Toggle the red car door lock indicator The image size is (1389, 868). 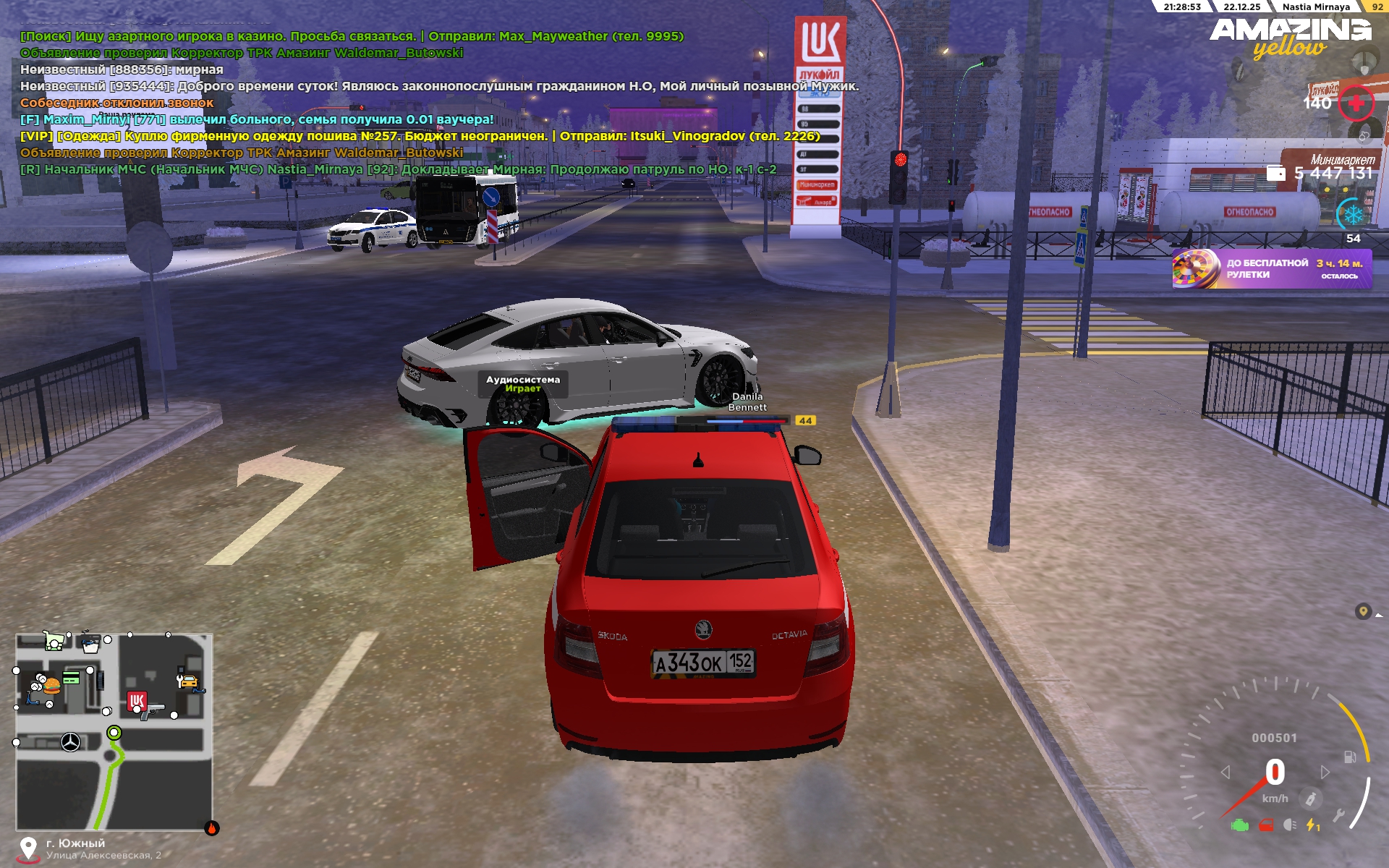point(1266,825)
